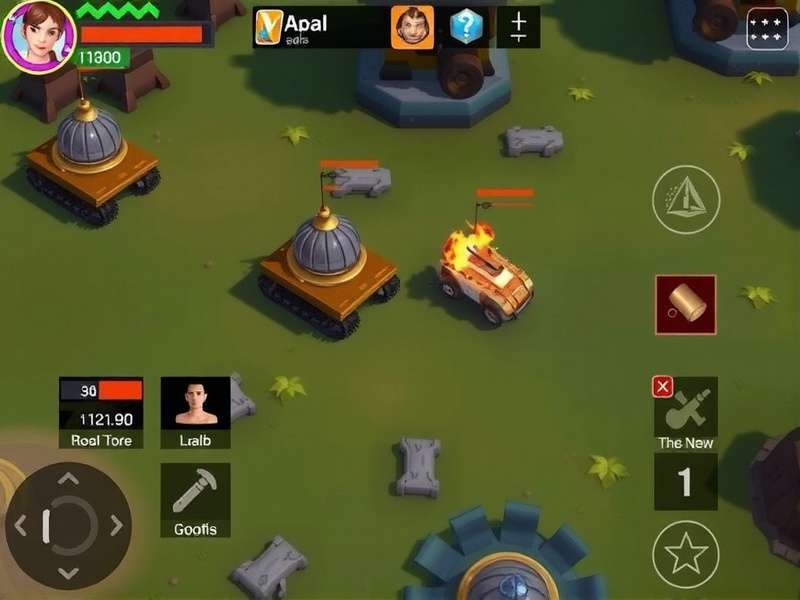Tap the down arrow on movement pad

68,572
